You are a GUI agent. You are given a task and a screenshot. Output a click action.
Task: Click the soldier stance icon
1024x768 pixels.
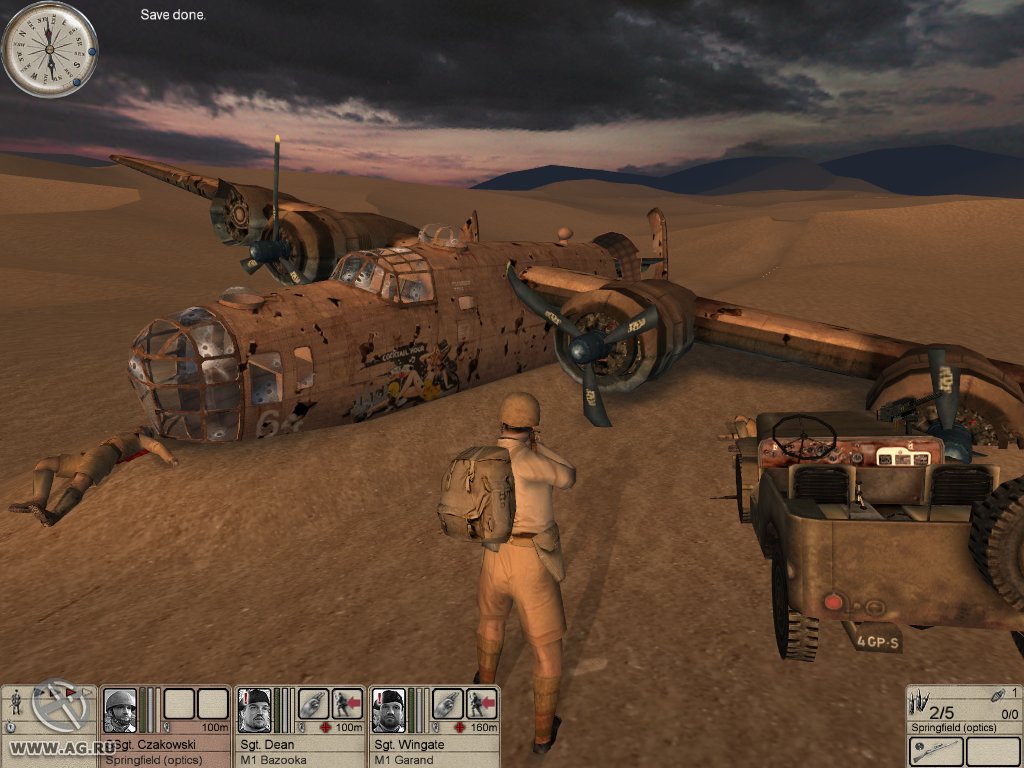pos(16,702)
